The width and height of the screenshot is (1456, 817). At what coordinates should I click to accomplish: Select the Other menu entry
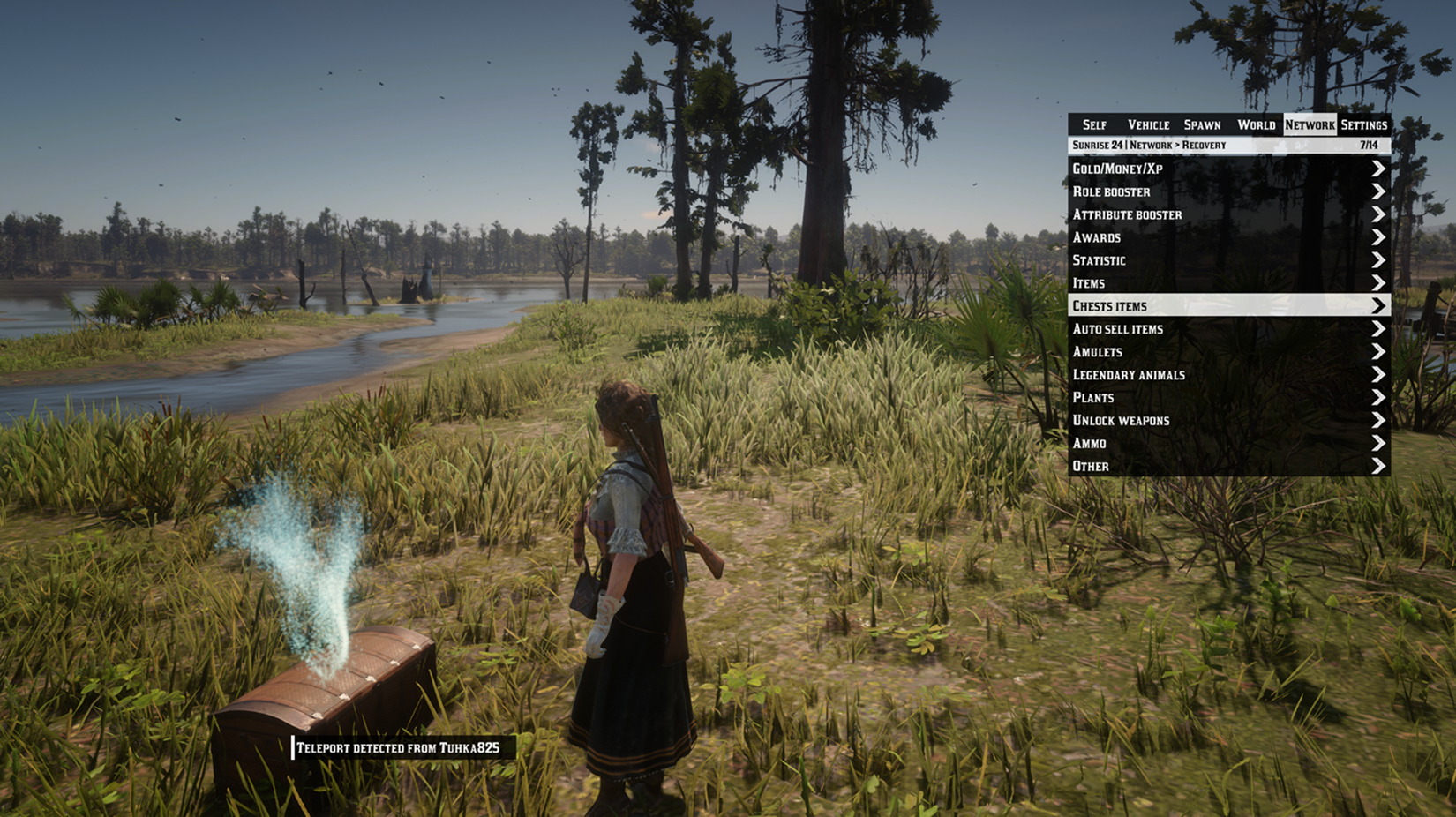(1228, 467)
